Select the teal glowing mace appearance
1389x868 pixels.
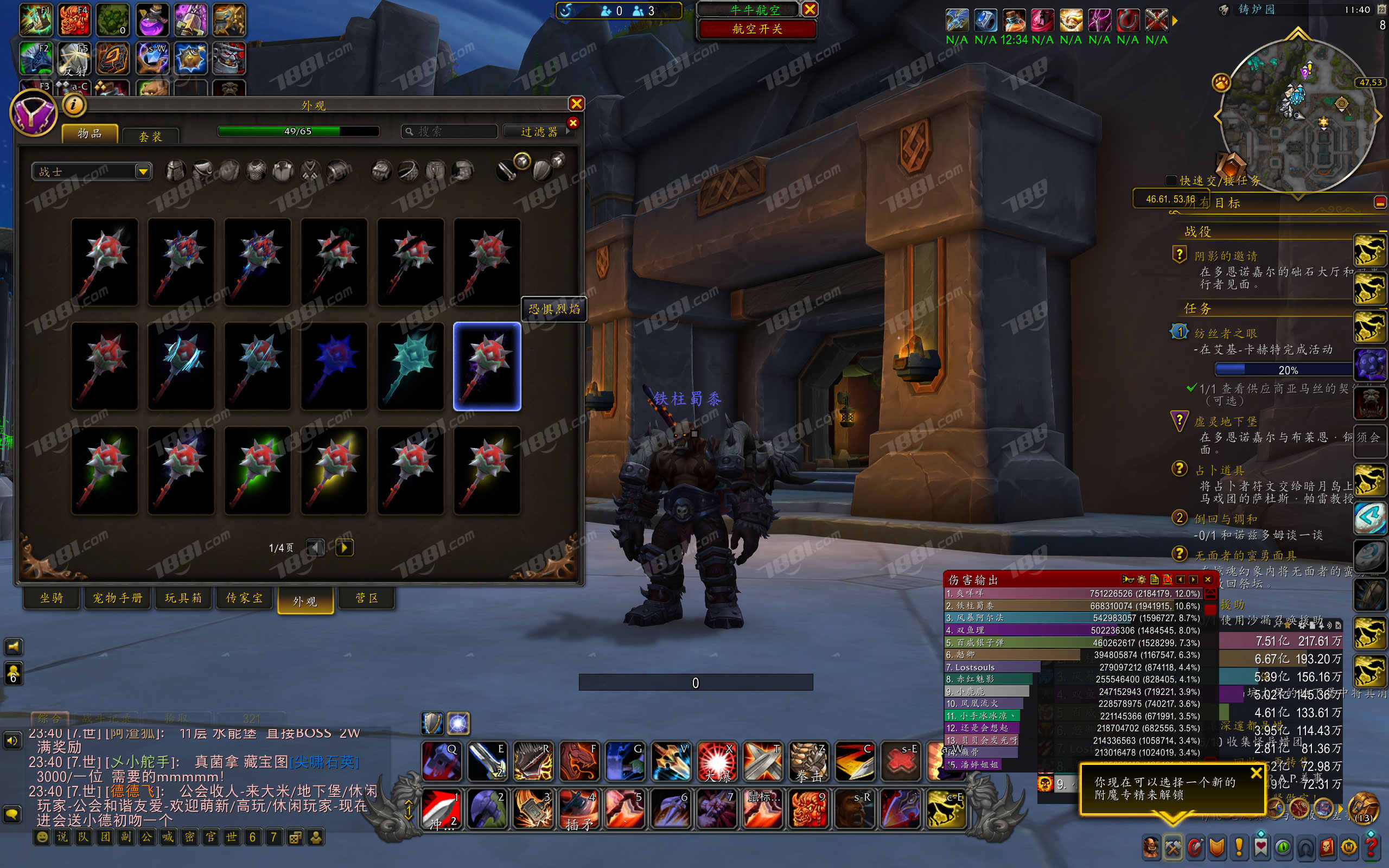[410, 366]
